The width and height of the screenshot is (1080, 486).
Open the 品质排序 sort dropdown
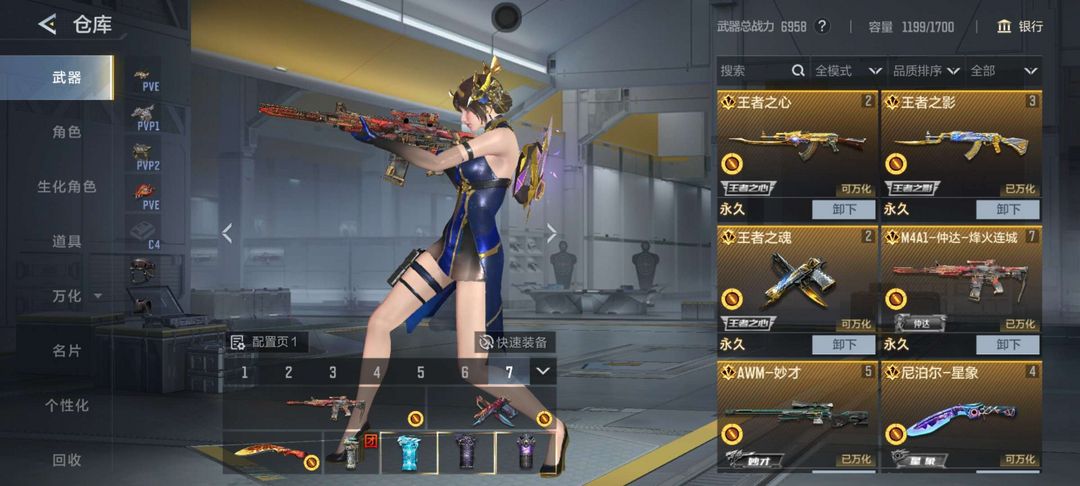pyautogui.click(x=925, y=71)
